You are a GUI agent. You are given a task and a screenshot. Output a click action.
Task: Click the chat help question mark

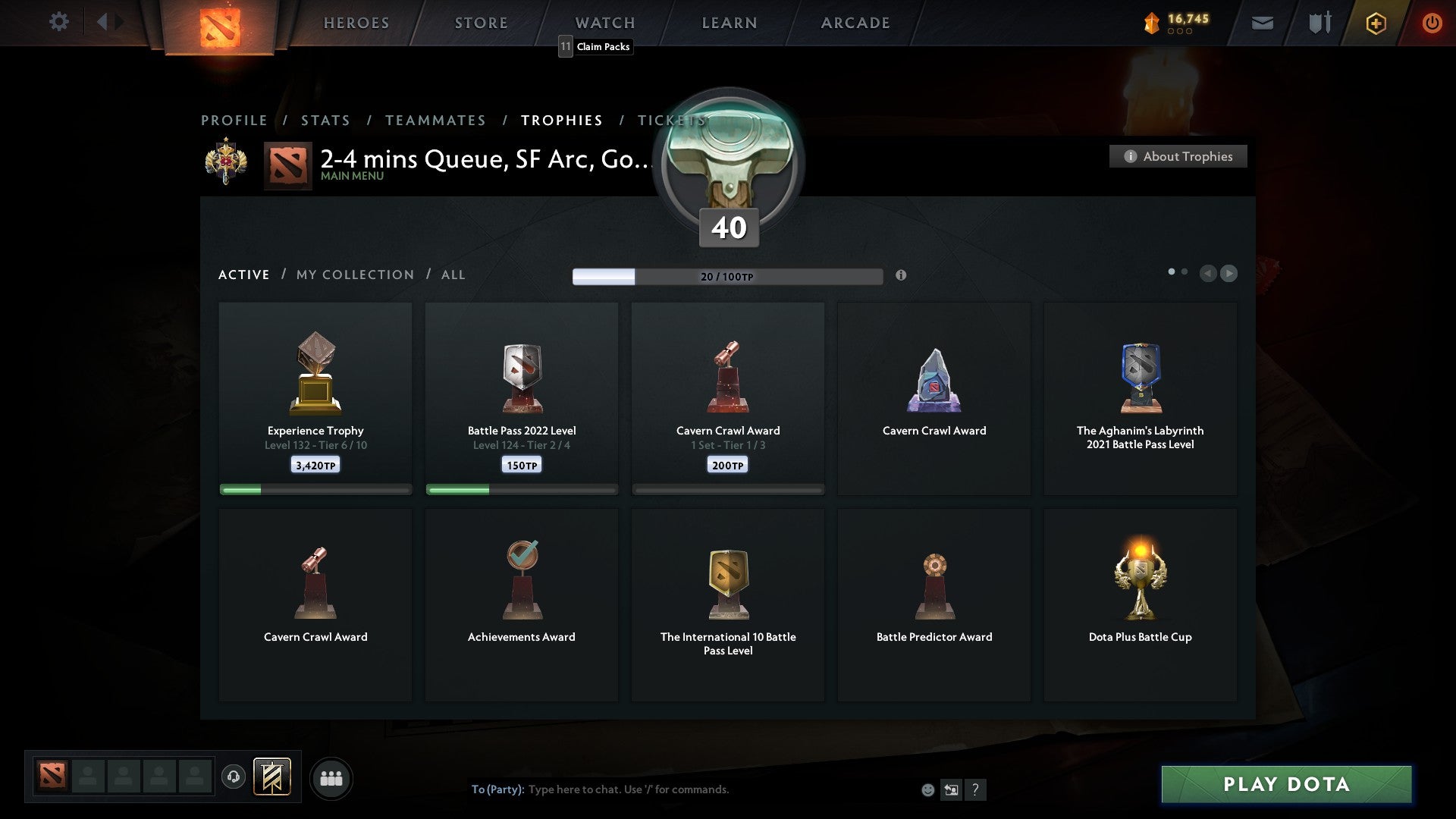tap(976, 789)
